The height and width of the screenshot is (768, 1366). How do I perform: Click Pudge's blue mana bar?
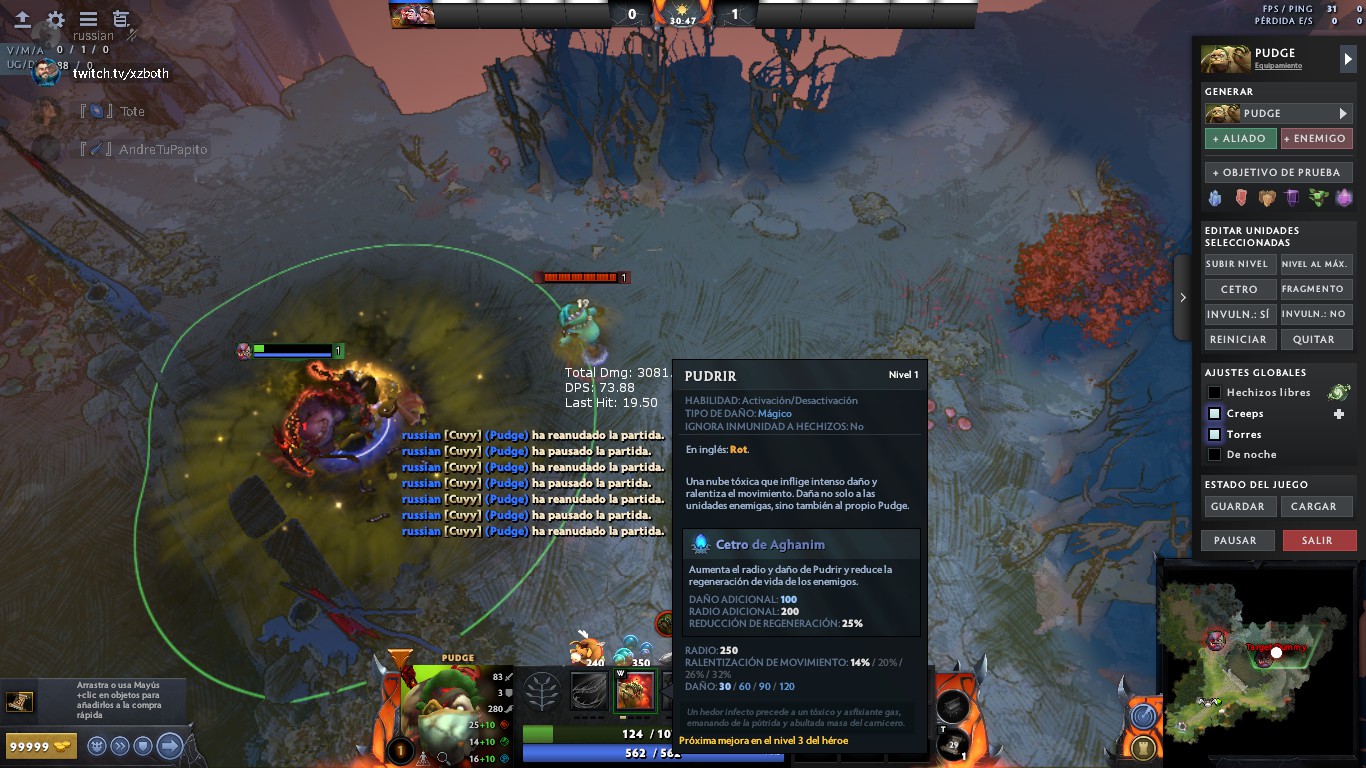600,756
